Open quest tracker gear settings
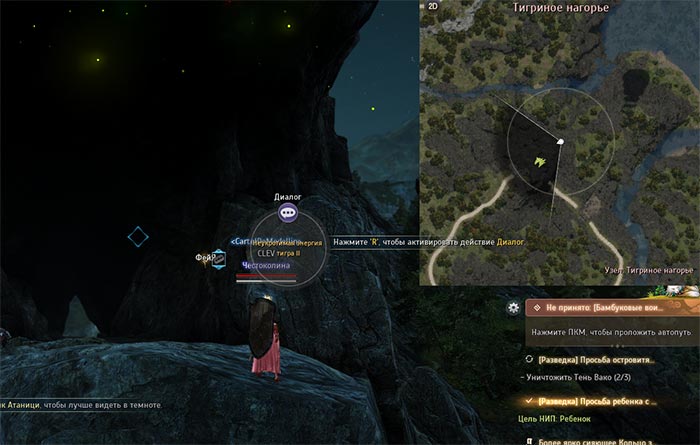The image size is (700, 445). pos(513,308)
